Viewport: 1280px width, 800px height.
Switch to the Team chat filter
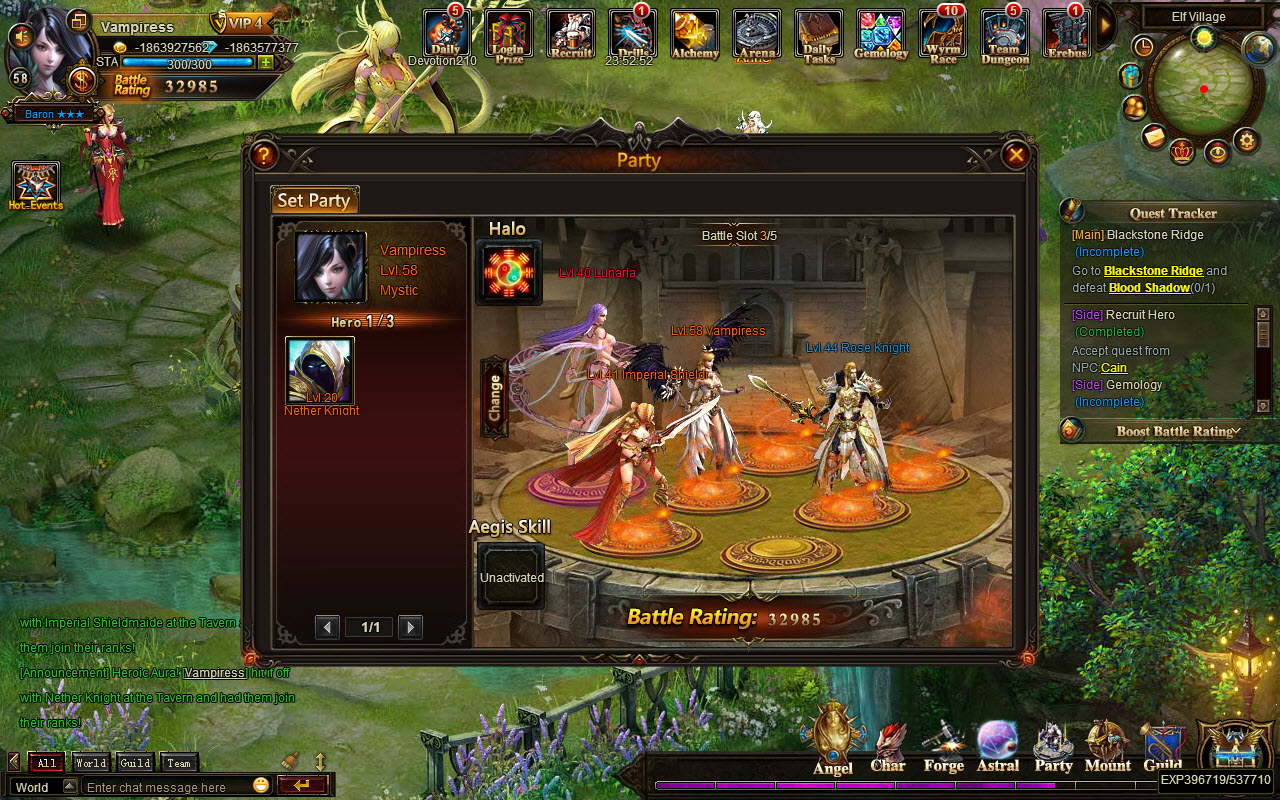tap(178, 762)
